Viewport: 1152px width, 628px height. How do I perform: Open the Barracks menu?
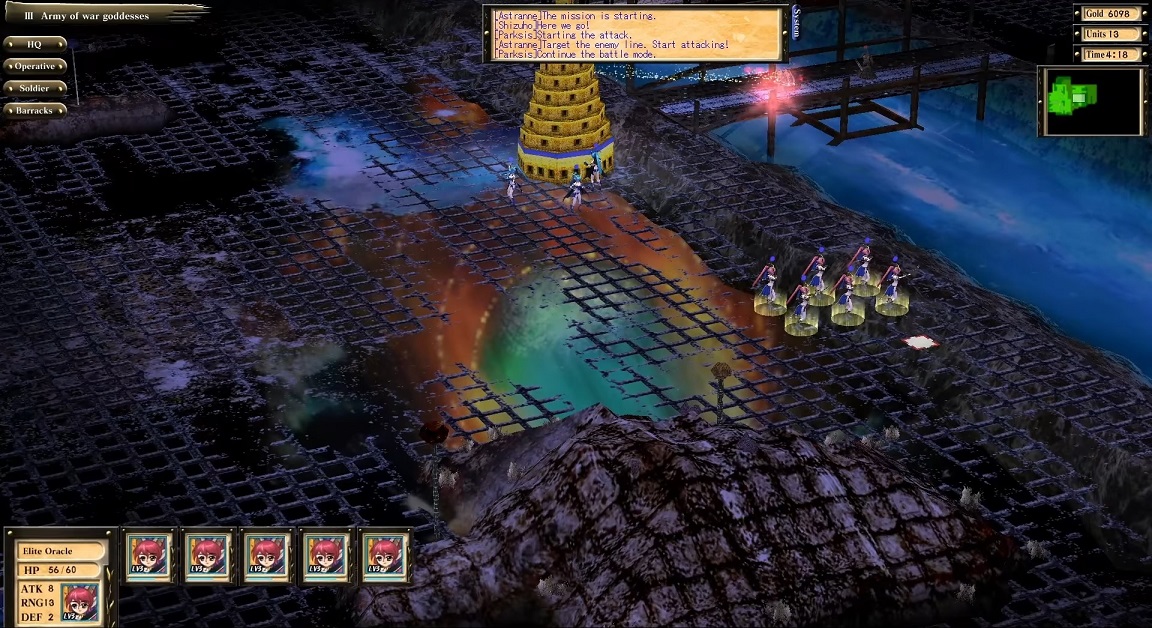(34, 110)
